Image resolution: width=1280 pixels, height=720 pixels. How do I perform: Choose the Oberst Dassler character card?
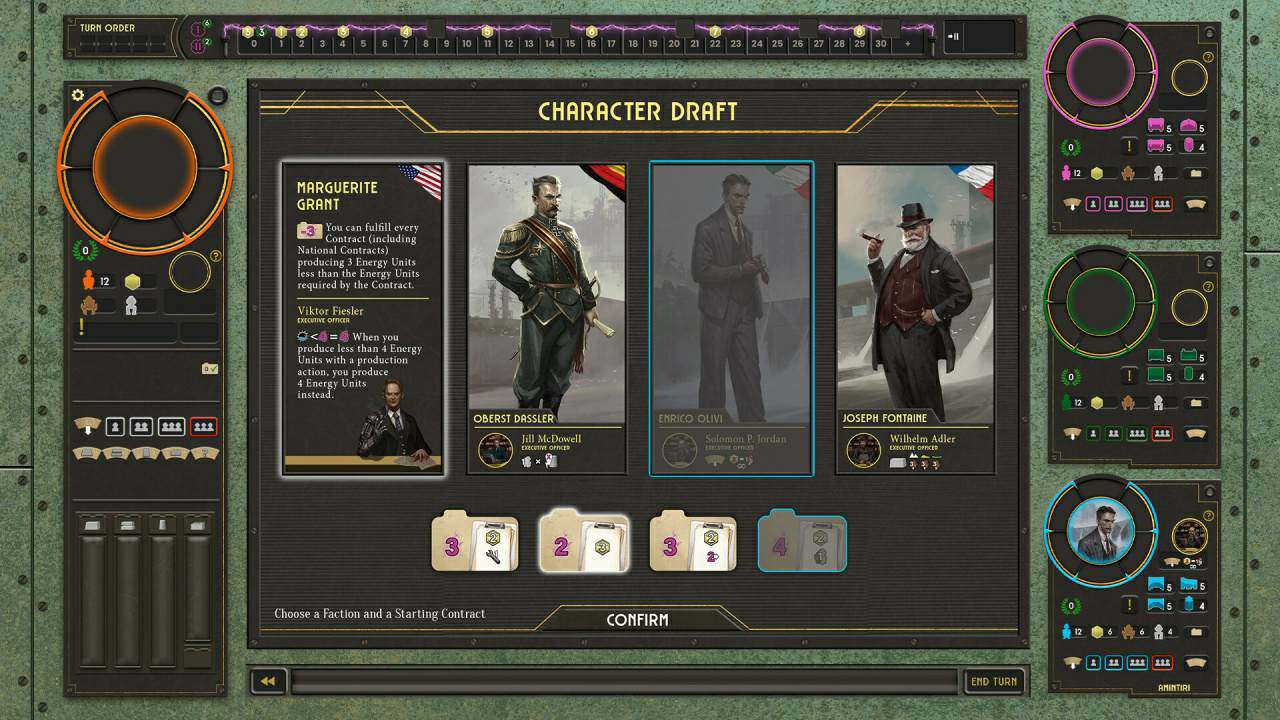pos(547,318)
